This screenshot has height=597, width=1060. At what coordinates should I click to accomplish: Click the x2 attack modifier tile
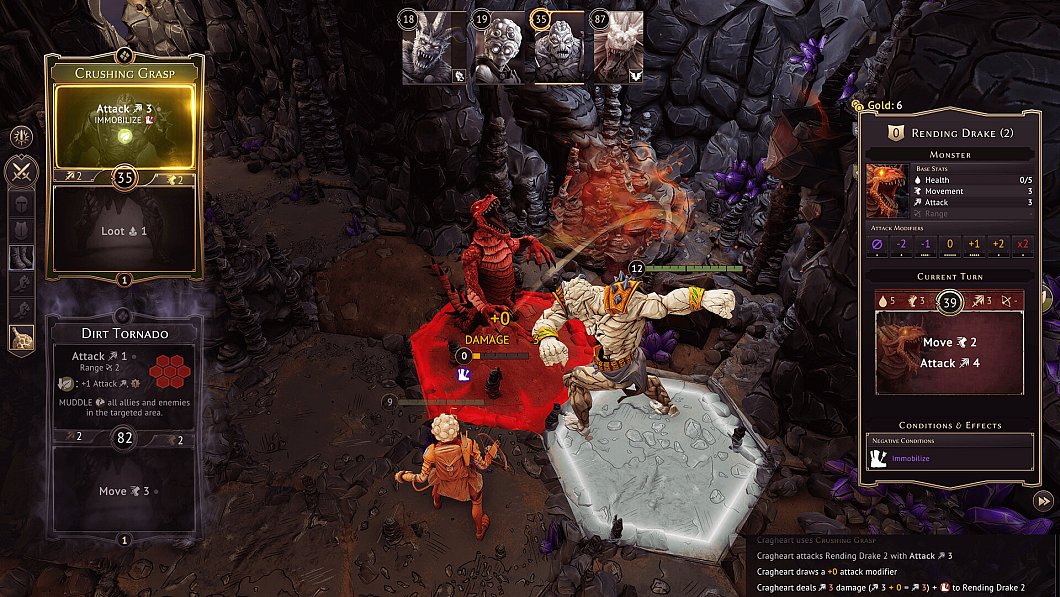point(1022,244)
